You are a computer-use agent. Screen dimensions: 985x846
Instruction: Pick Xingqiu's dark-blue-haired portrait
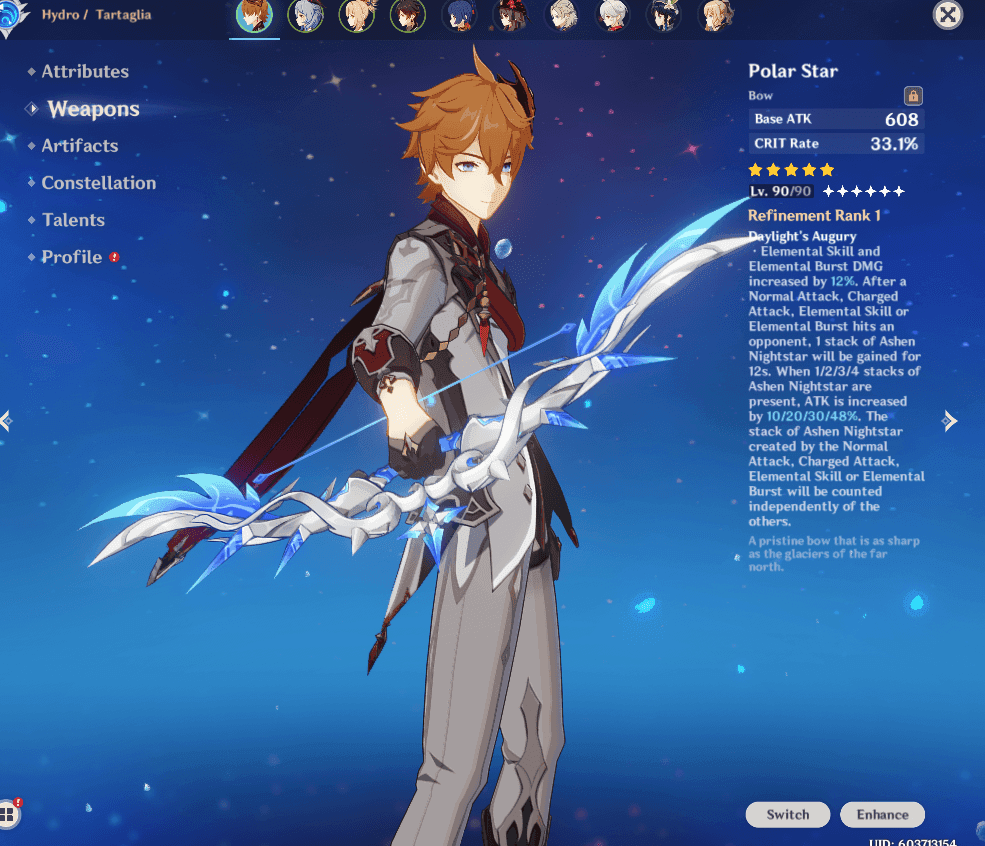pos(458,15)
